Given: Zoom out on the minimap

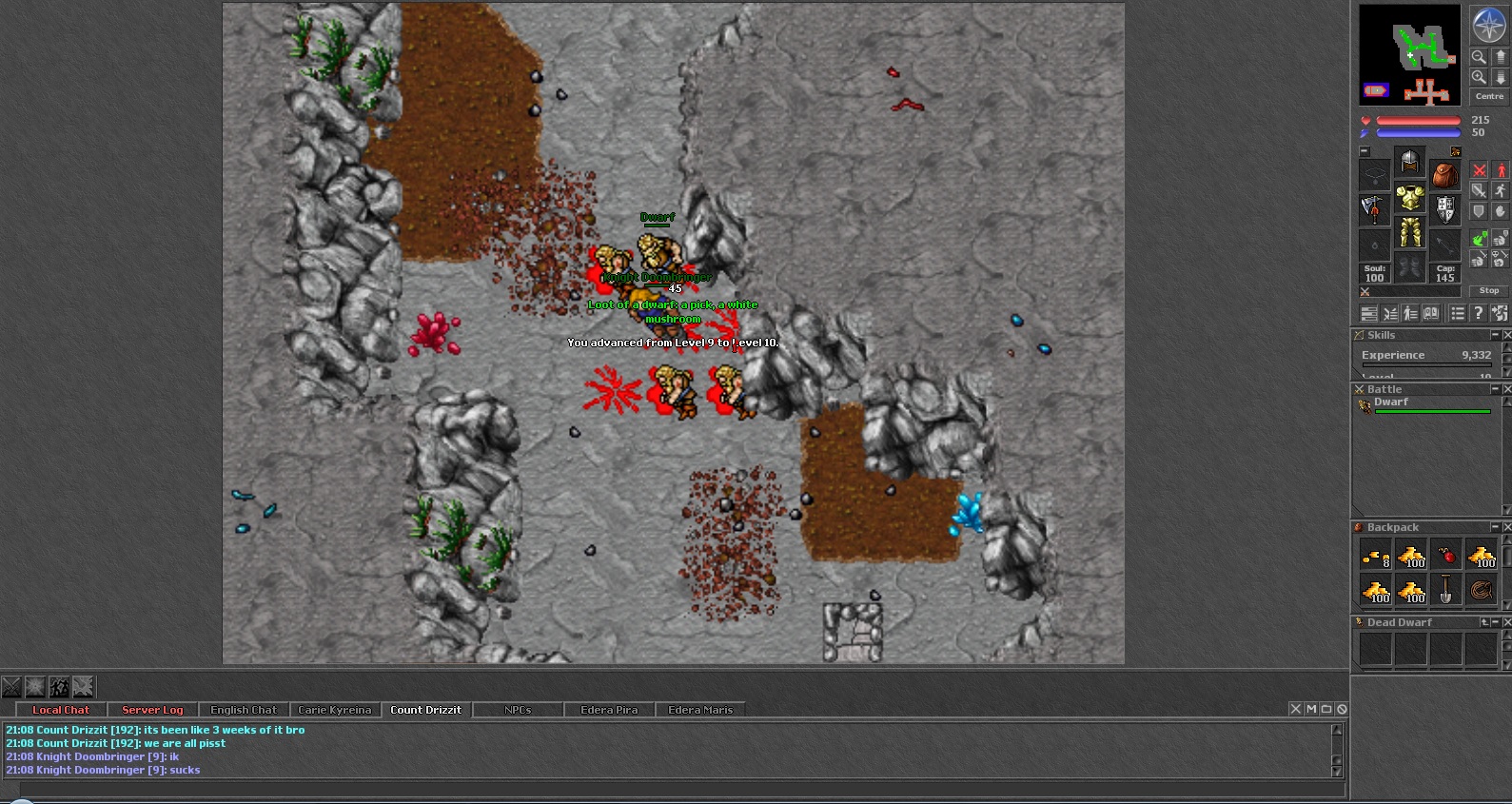Looking at the screenshot, I should point(1479,57).
